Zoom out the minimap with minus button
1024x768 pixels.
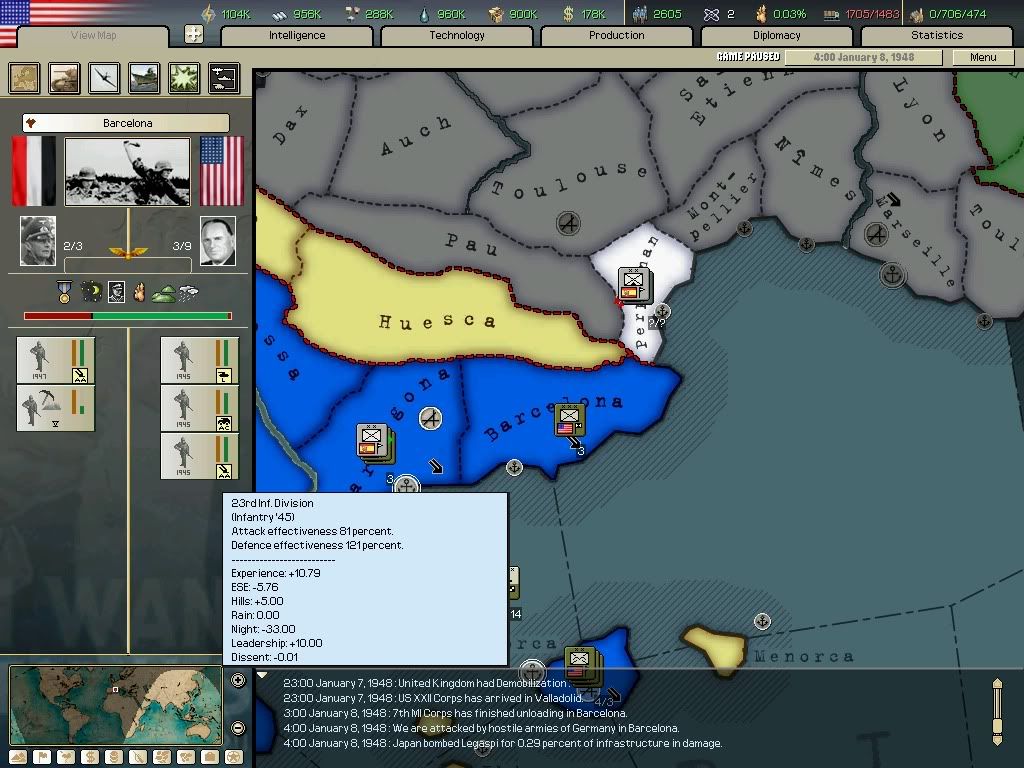tap(238, 728)
